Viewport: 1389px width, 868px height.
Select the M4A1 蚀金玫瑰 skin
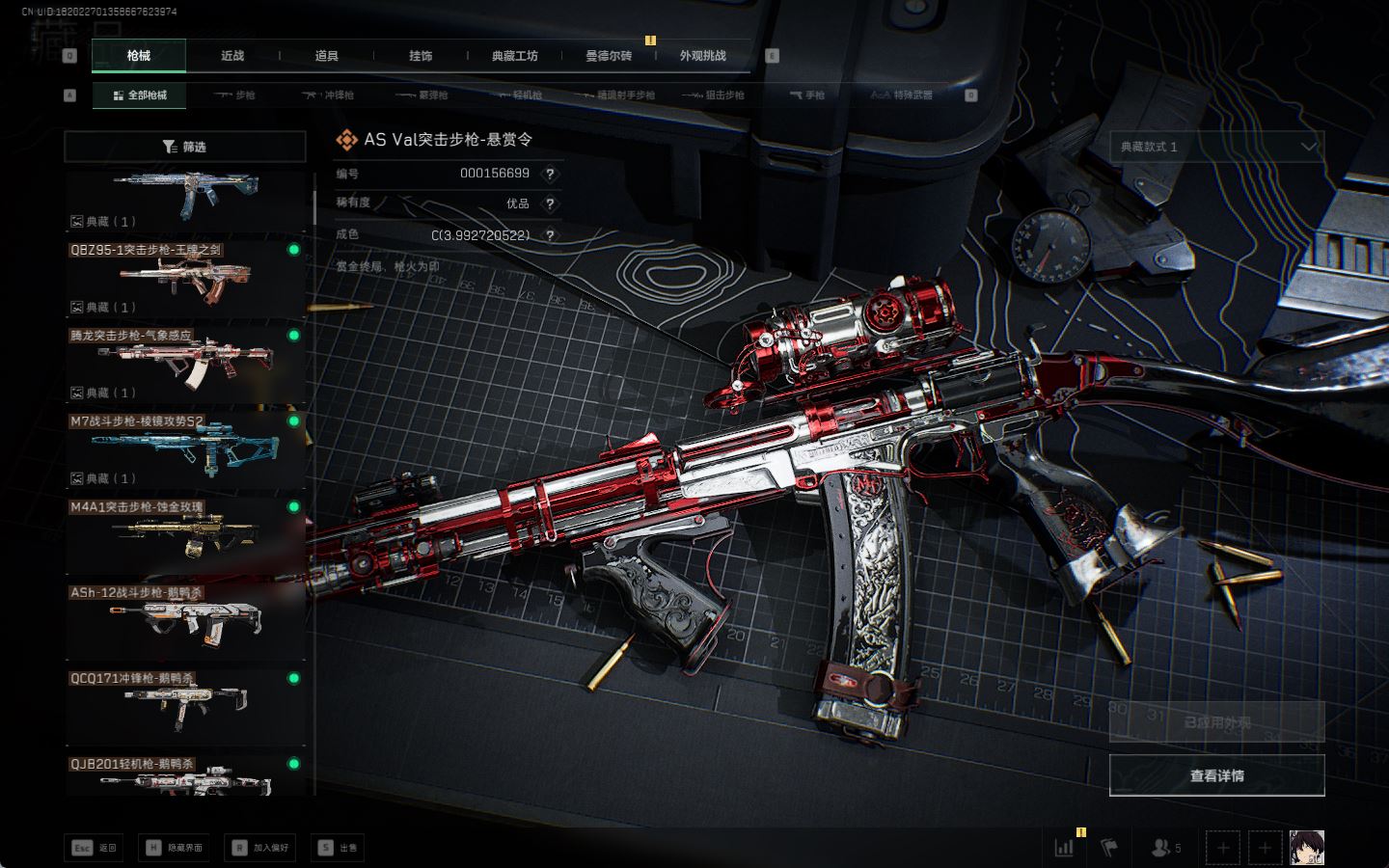point(185,535)
